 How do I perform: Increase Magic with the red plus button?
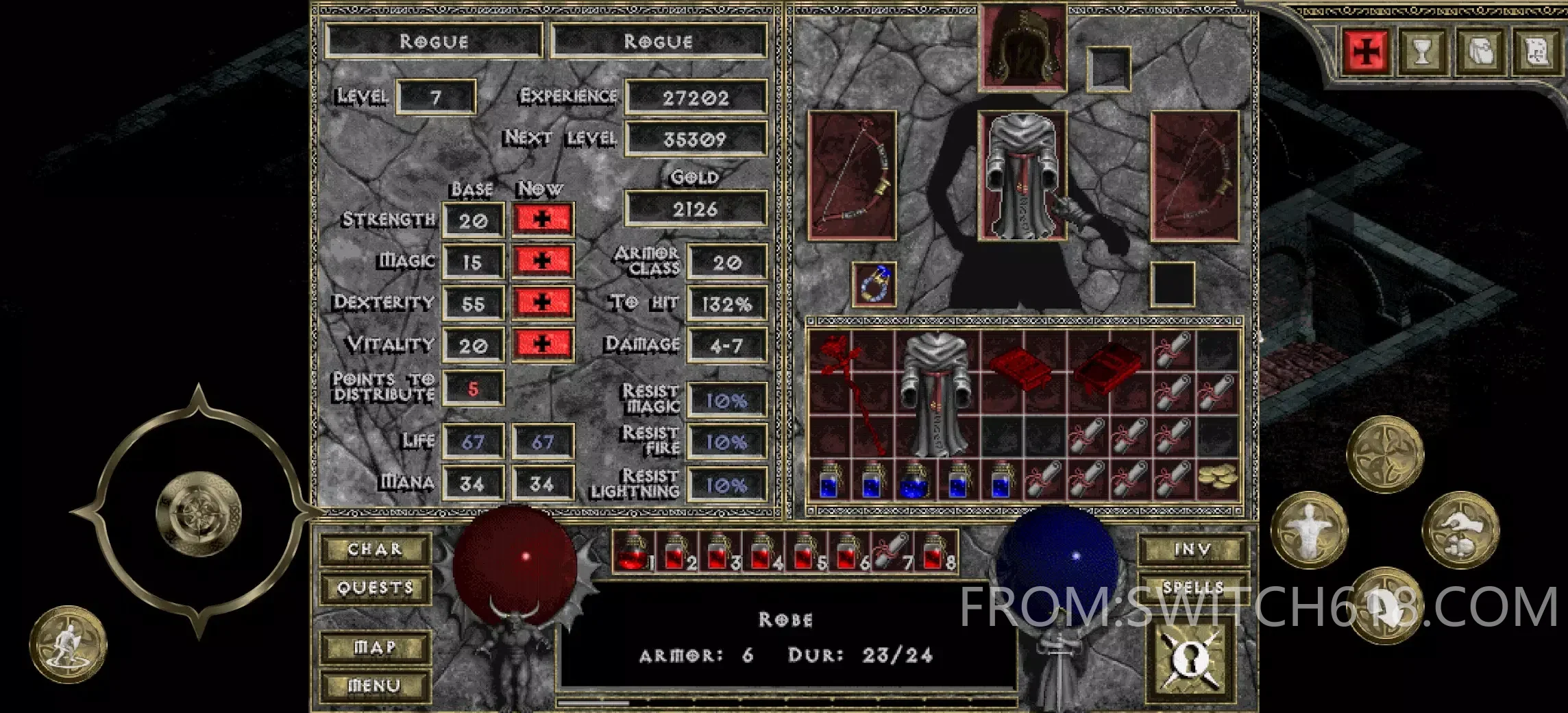(542, 261)
